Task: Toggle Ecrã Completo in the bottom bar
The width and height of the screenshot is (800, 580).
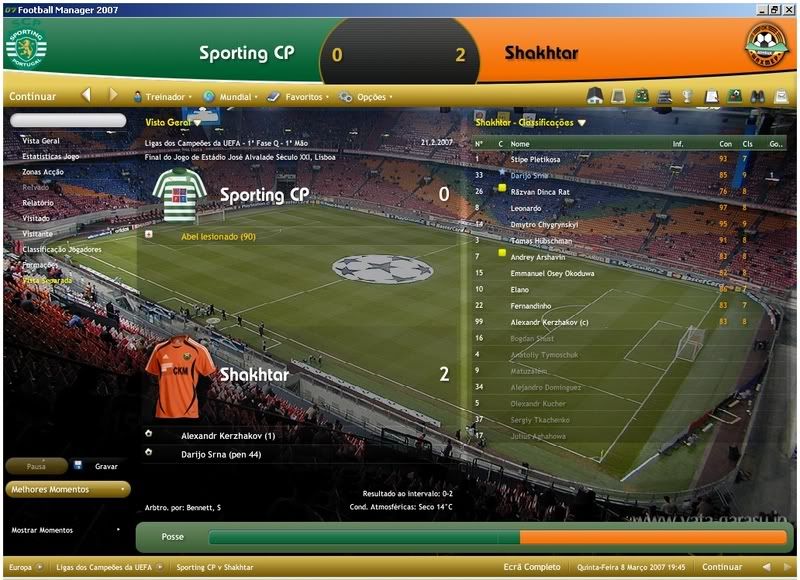Action: click(x=532, y=567)
